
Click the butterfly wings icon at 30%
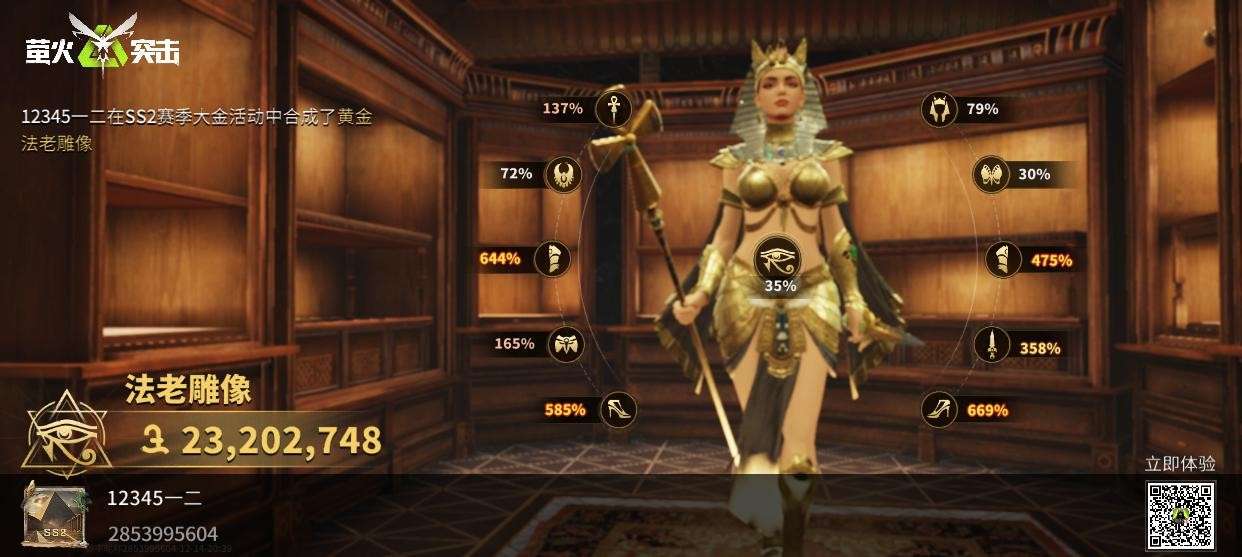click(x=992, y=174)
